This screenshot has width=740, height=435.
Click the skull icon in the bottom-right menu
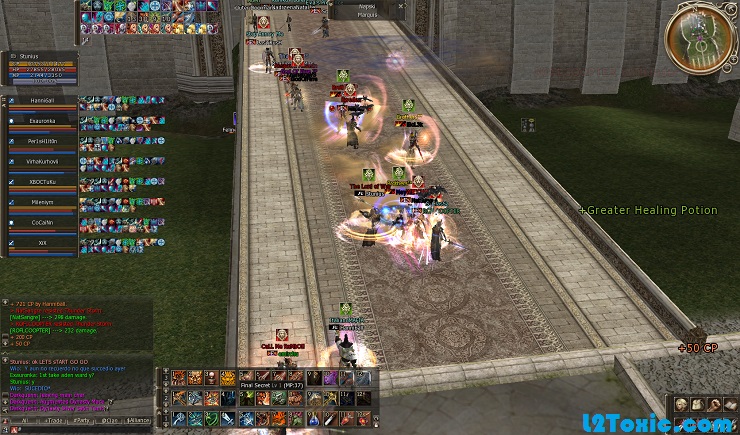(680, 403)
